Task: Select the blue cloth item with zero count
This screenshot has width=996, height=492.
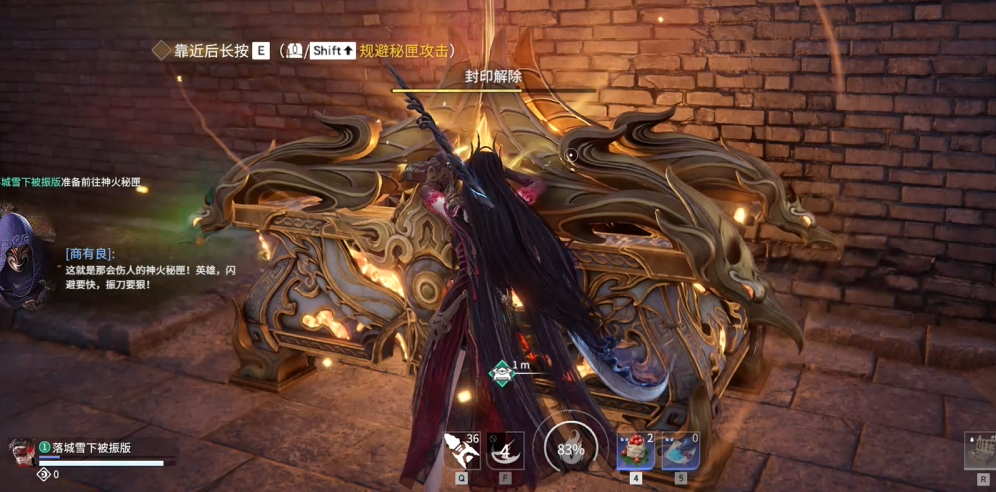Action: pyautogui.click(x=681, y=450)
